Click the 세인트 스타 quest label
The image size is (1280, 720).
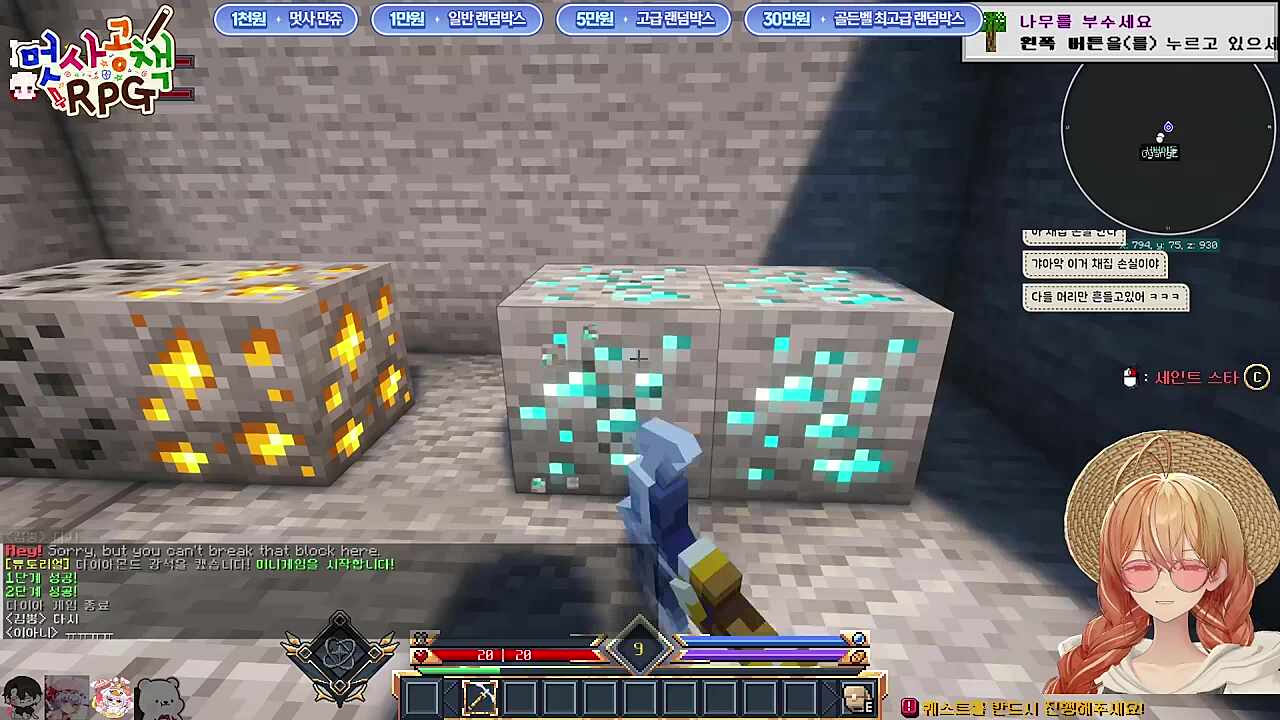1196,377
